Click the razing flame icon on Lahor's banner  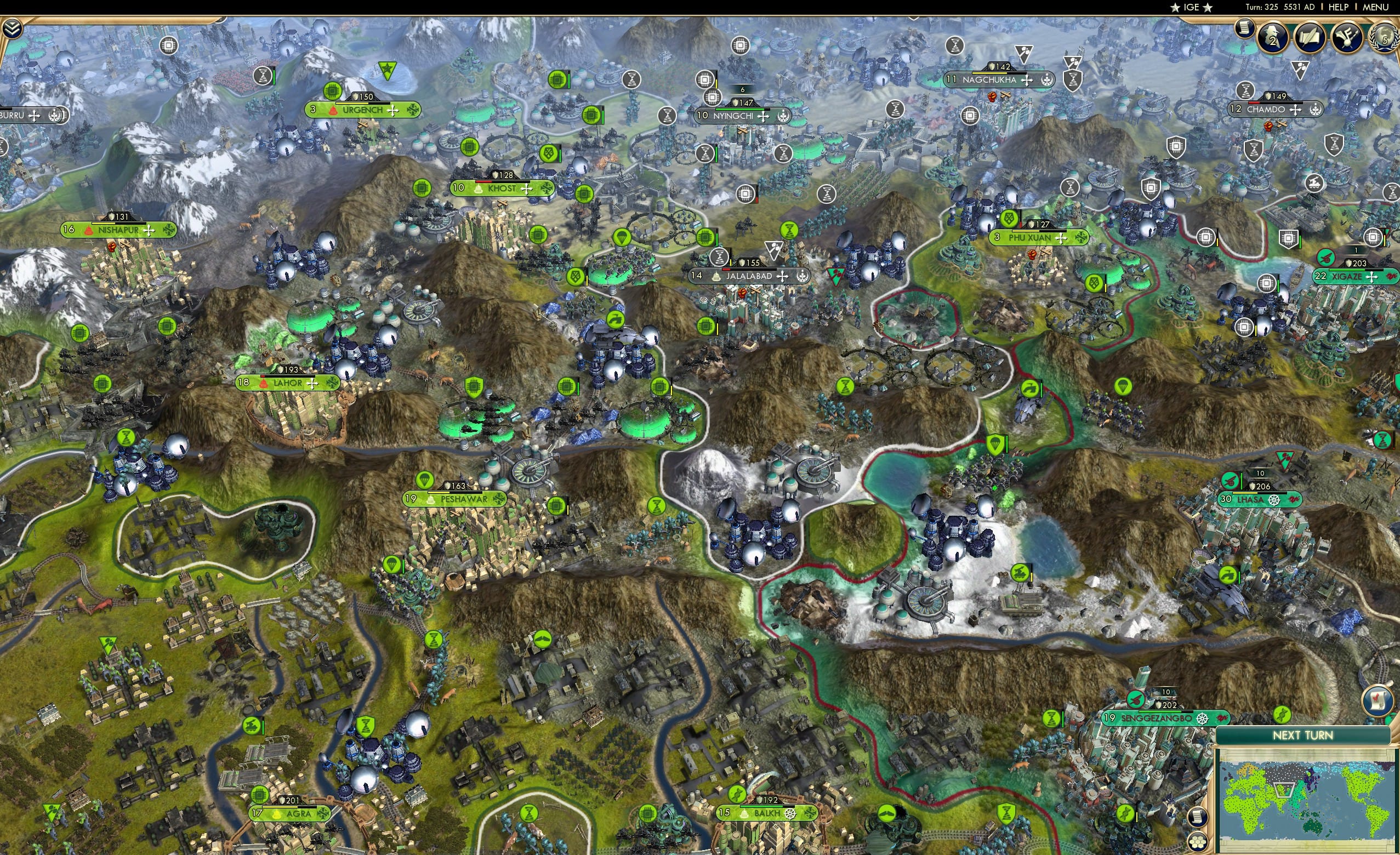point(264,384)
